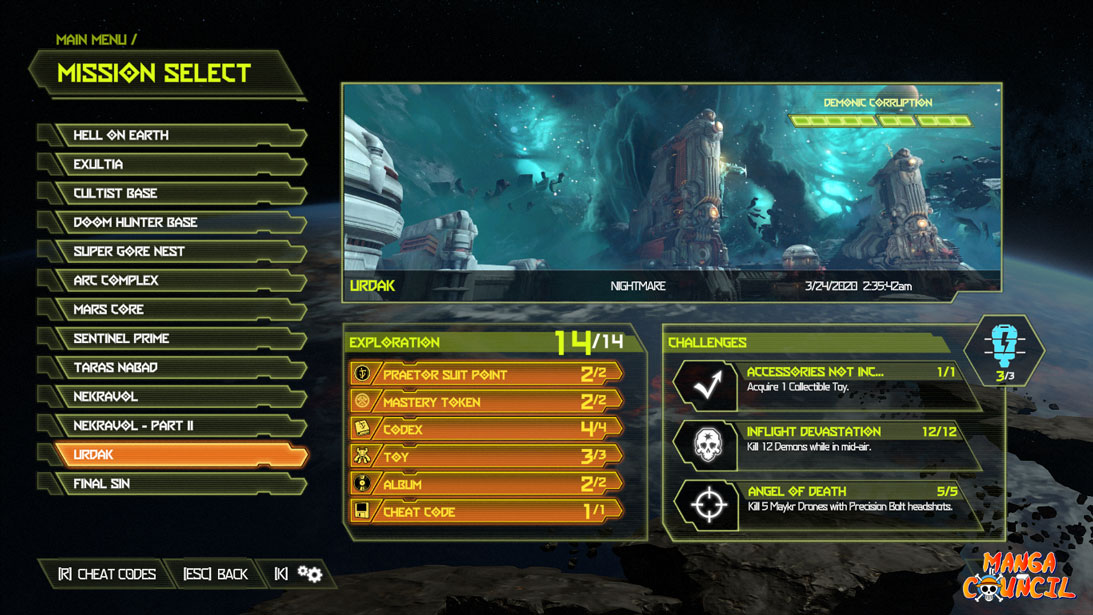This screenshot has height=615, width=1093.
Task: Select the Praetor Suit Point exploration row
Action: point(486,374)
